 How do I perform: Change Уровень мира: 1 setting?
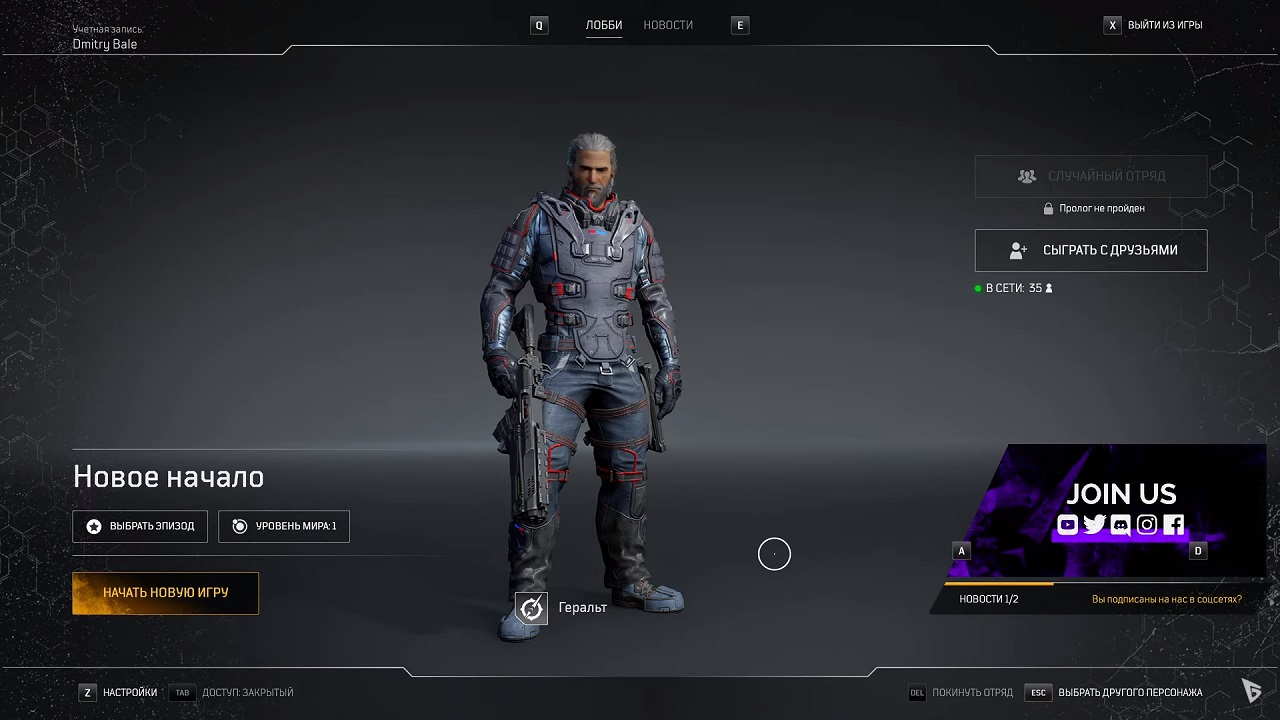click(284, 526)
